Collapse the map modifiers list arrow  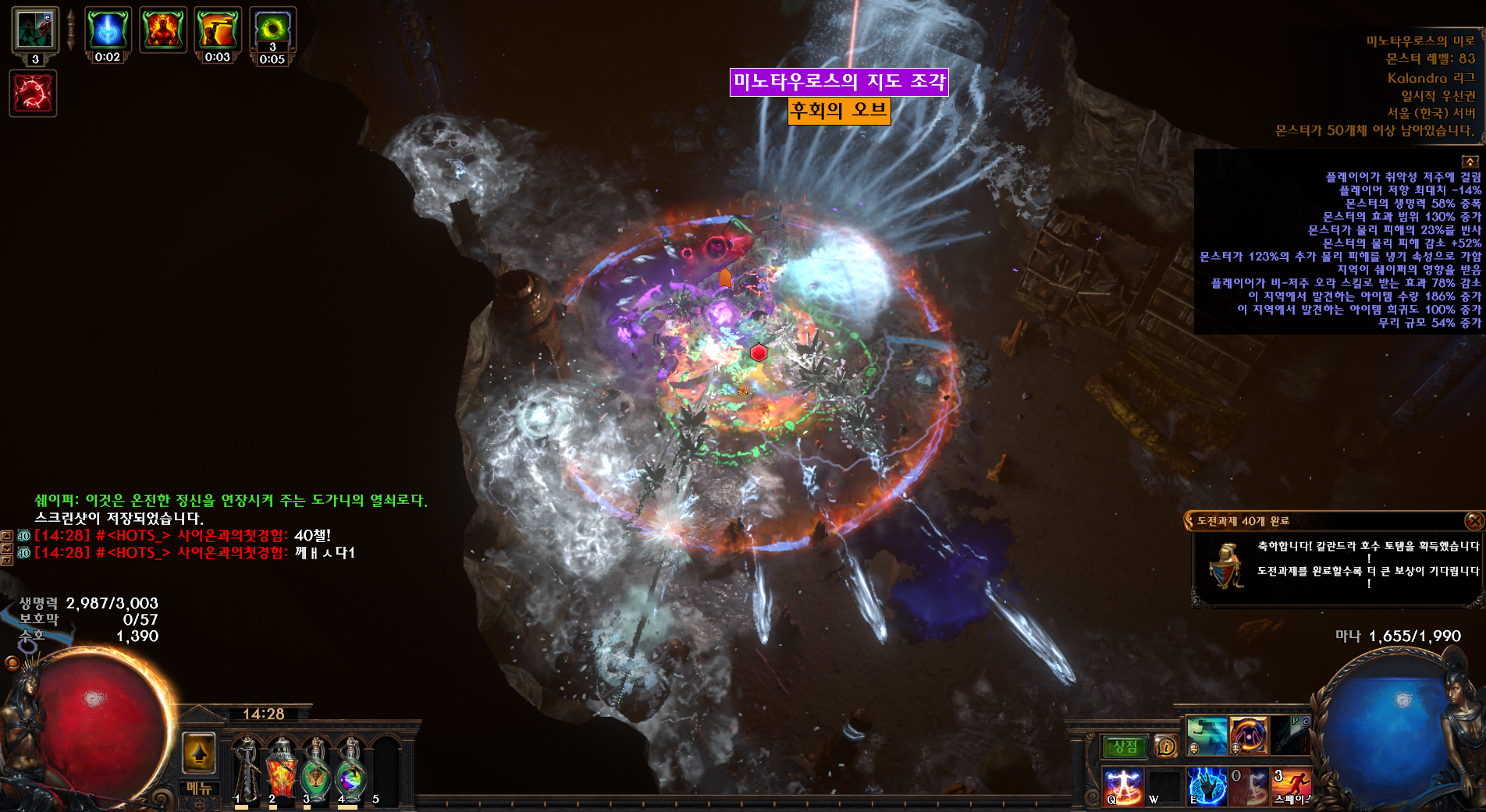point(1470,161)
